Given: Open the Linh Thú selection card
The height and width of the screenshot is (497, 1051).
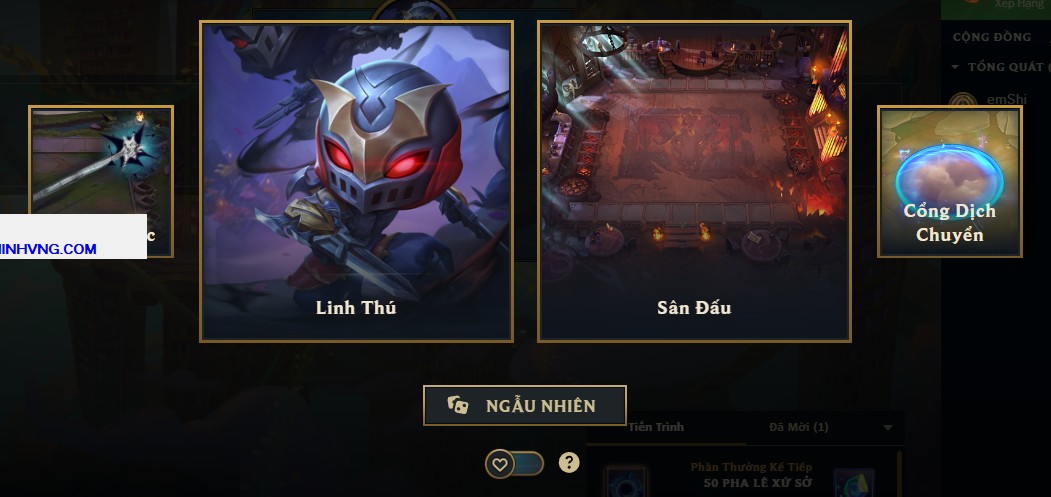Looking at the screenshot, I should [356, 182].
